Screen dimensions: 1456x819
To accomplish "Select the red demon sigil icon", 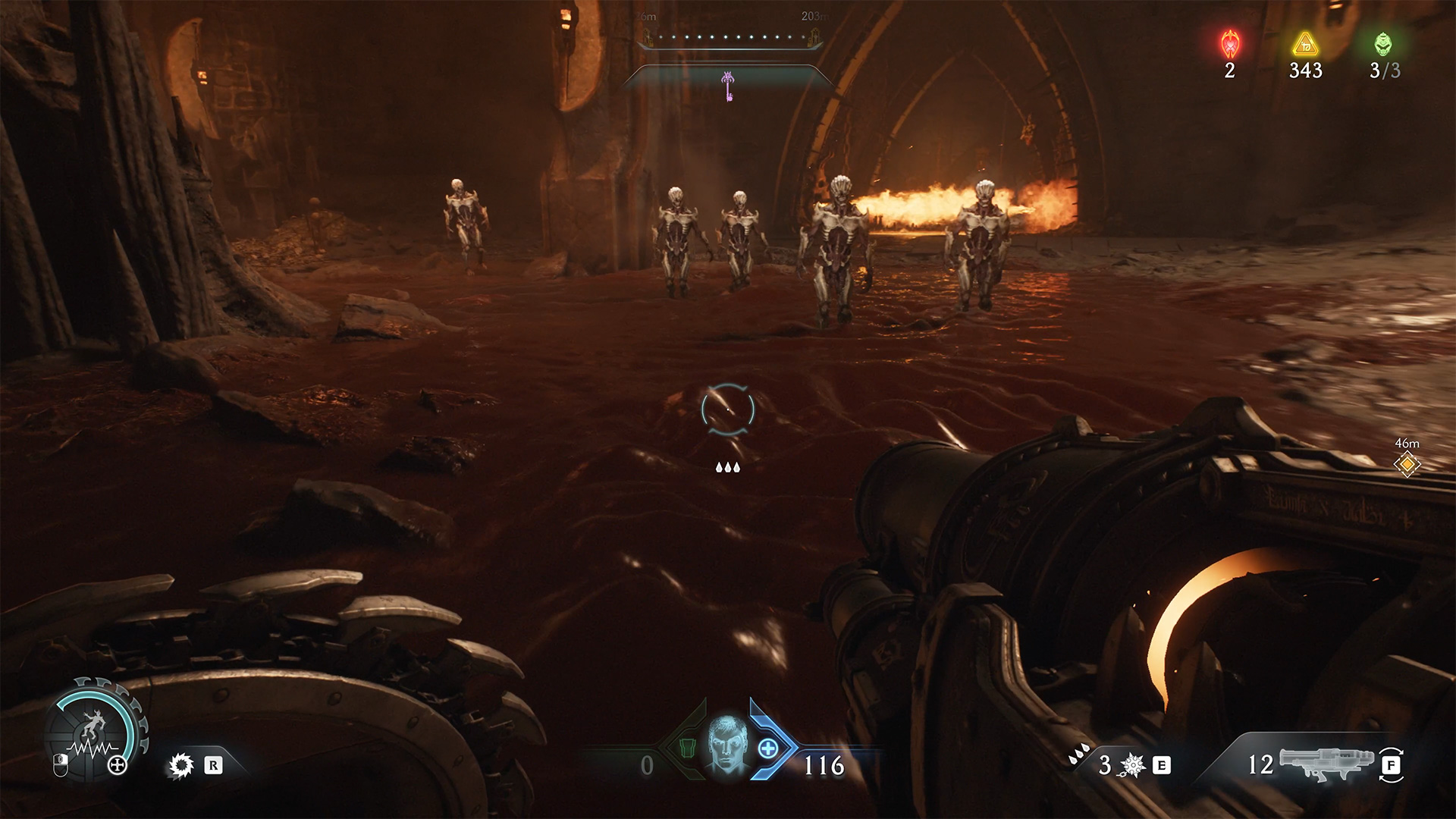I will [1230, 45].
